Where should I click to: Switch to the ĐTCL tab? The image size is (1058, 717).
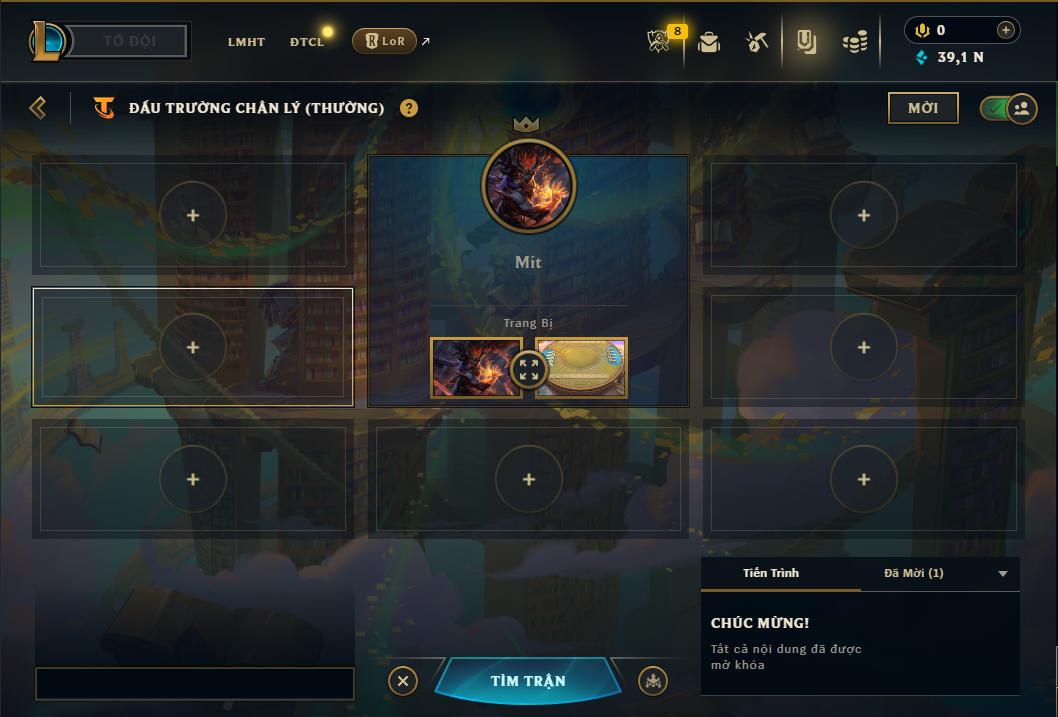[x=307, y=42]
